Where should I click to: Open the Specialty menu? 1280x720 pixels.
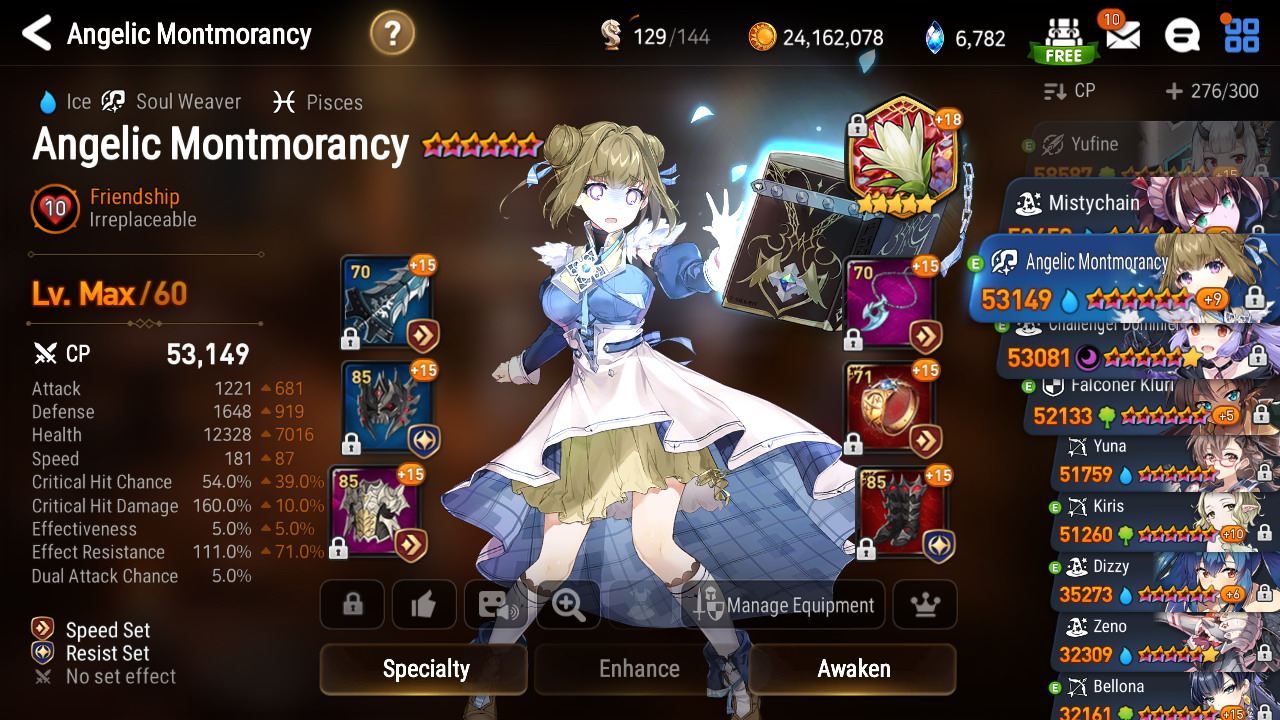[x=425, y=669]
